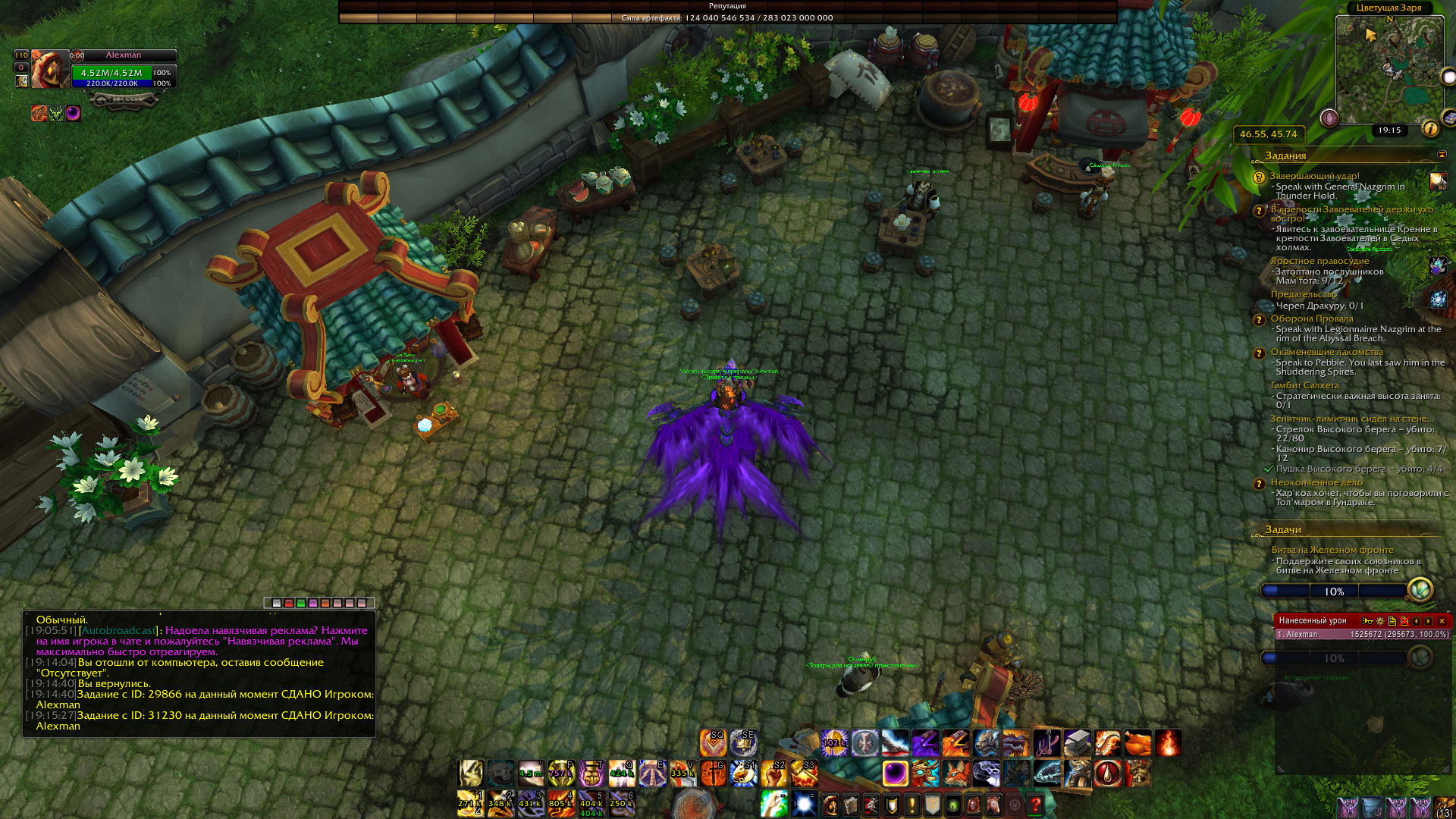Open the backpack bag slot showing 13
The image size is (1456, 819).
click(1445, 806)
